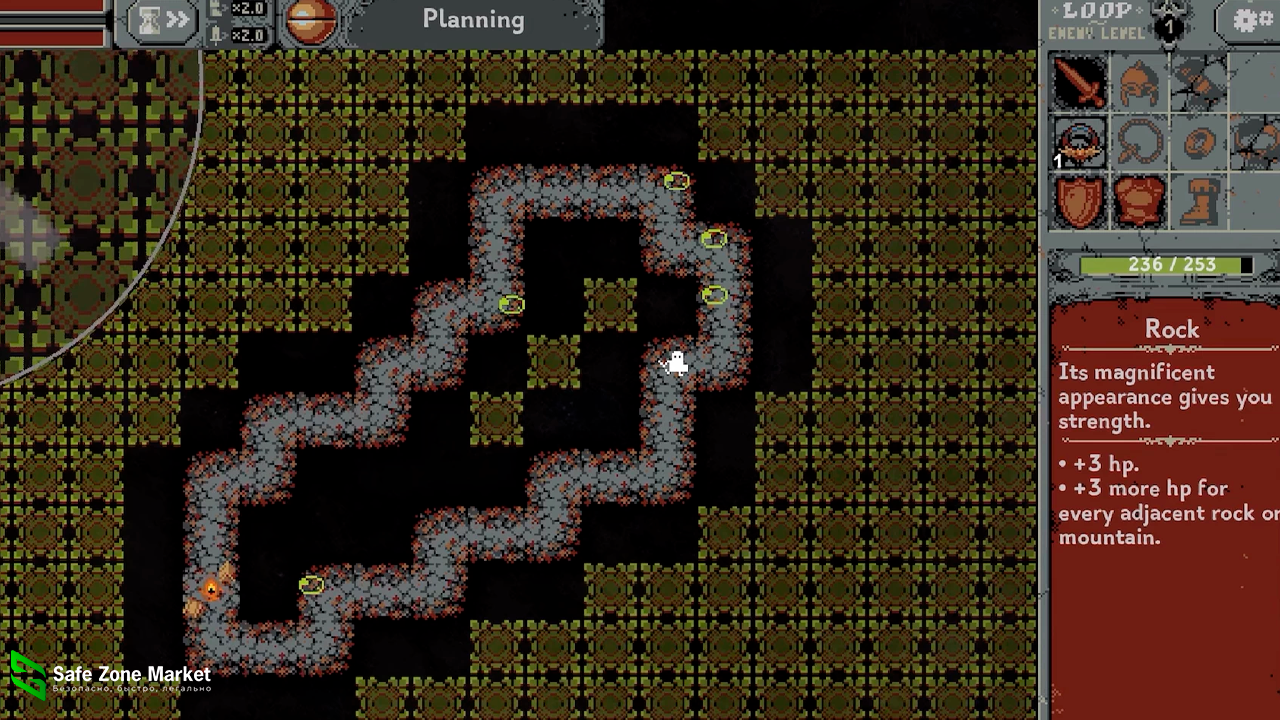The image size is (1280, 720).
Task: Toggle the Planning mode banner
Action: pos(473,20)
